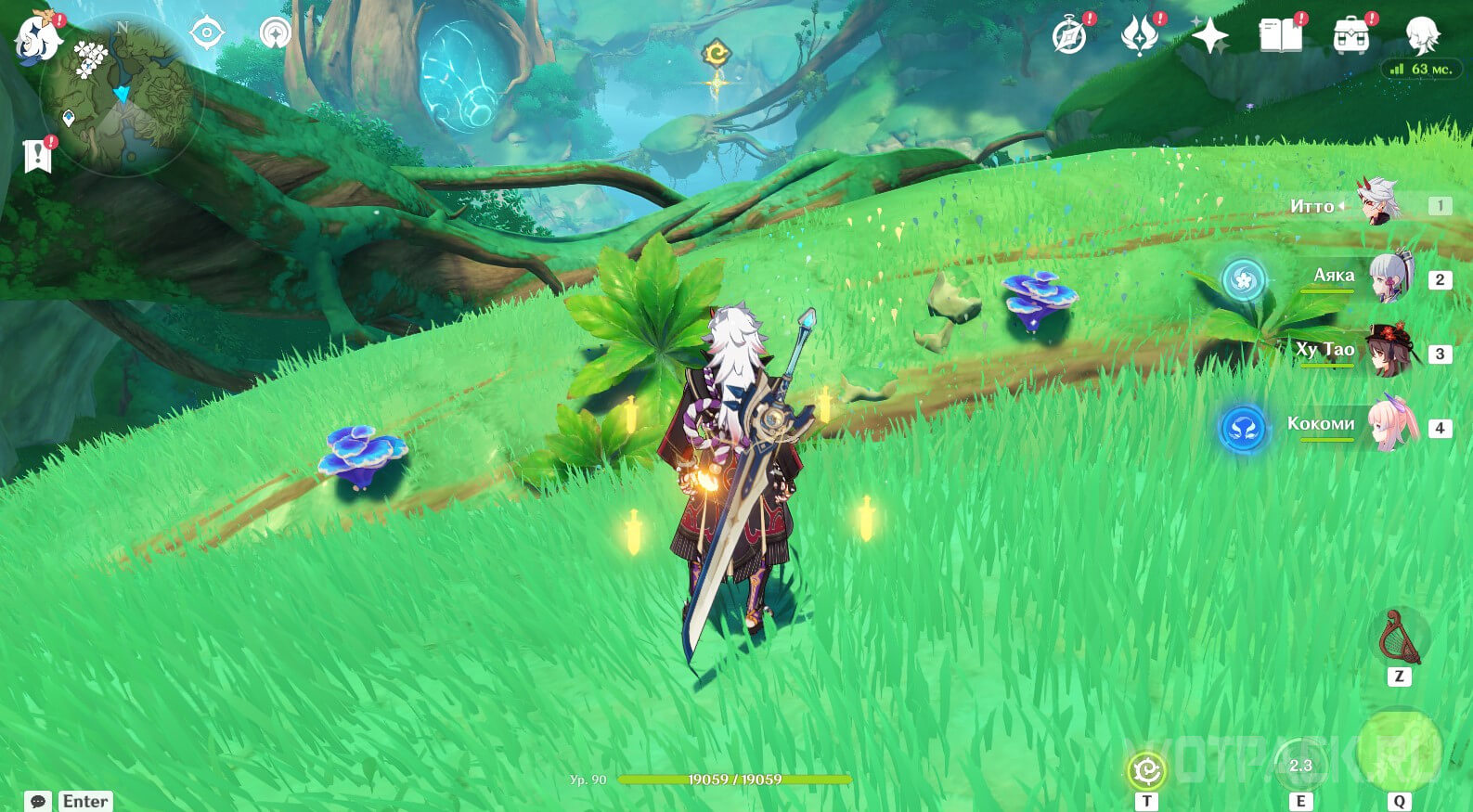Open the chat speech bubble
Screen dimensions: 1473x812
(x=38, y=801)
